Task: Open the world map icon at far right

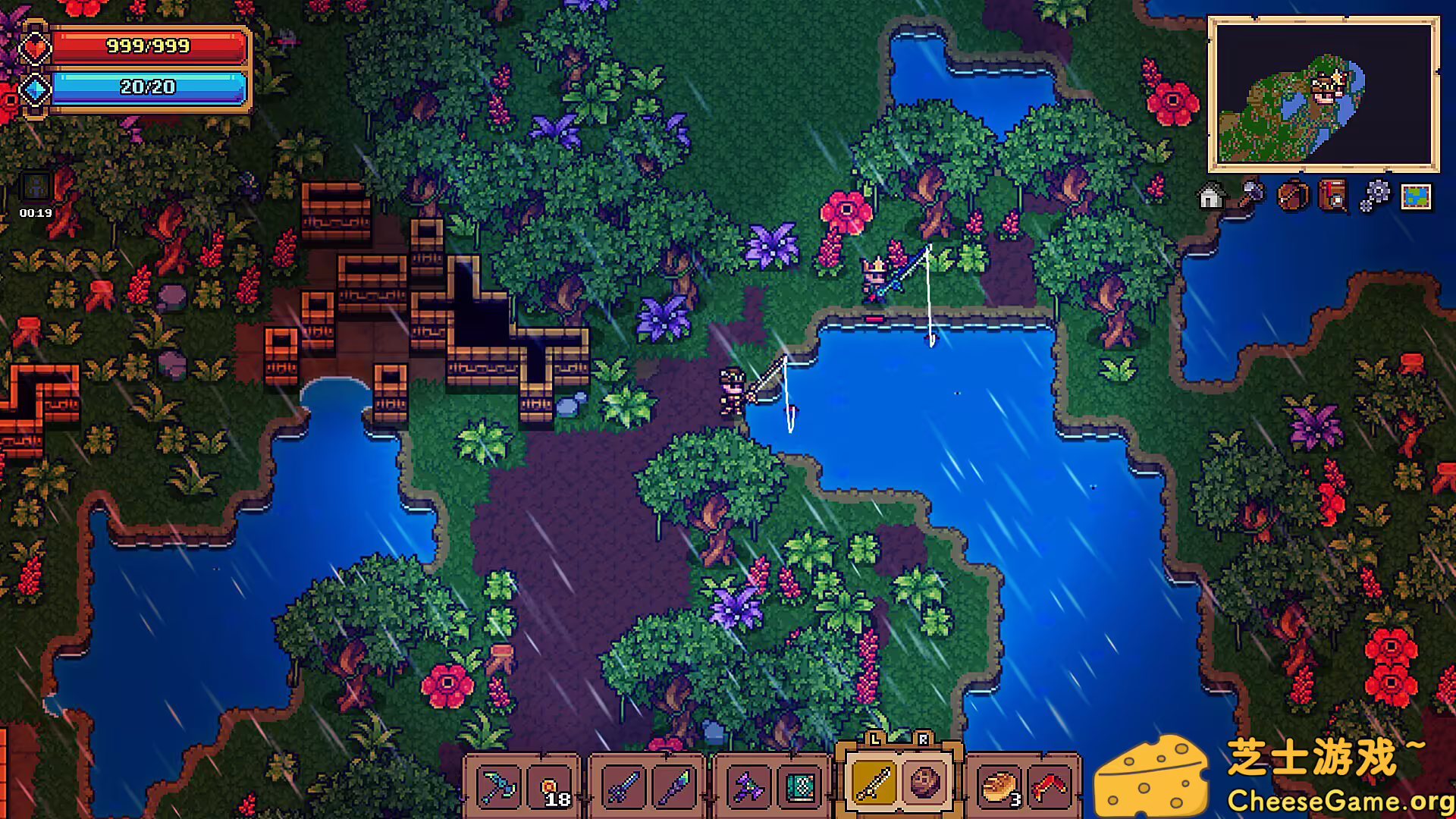Action: (1416, 197)
